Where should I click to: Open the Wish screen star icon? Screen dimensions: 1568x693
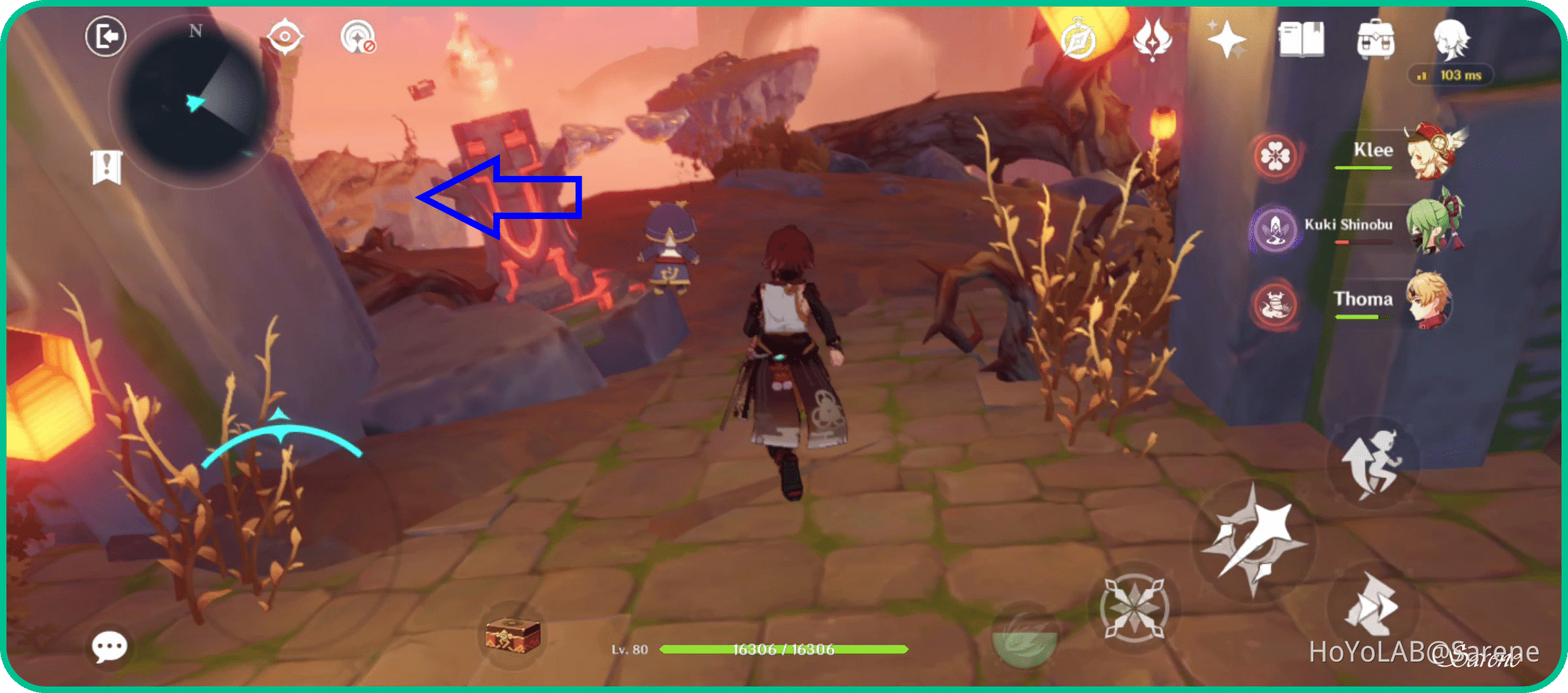click(1228, 38)
